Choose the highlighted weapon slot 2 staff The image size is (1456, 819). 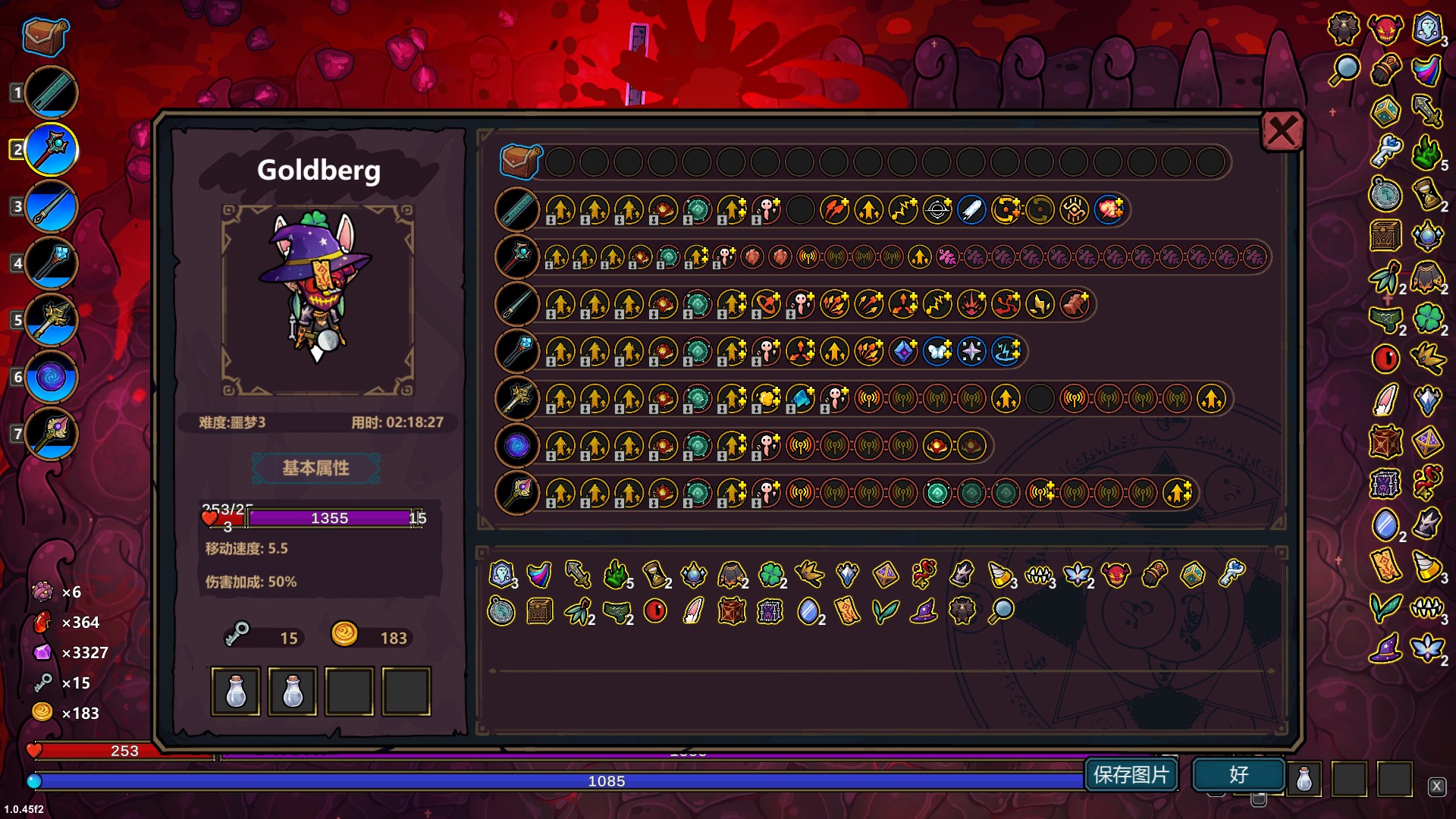click(x=52, y=149)
